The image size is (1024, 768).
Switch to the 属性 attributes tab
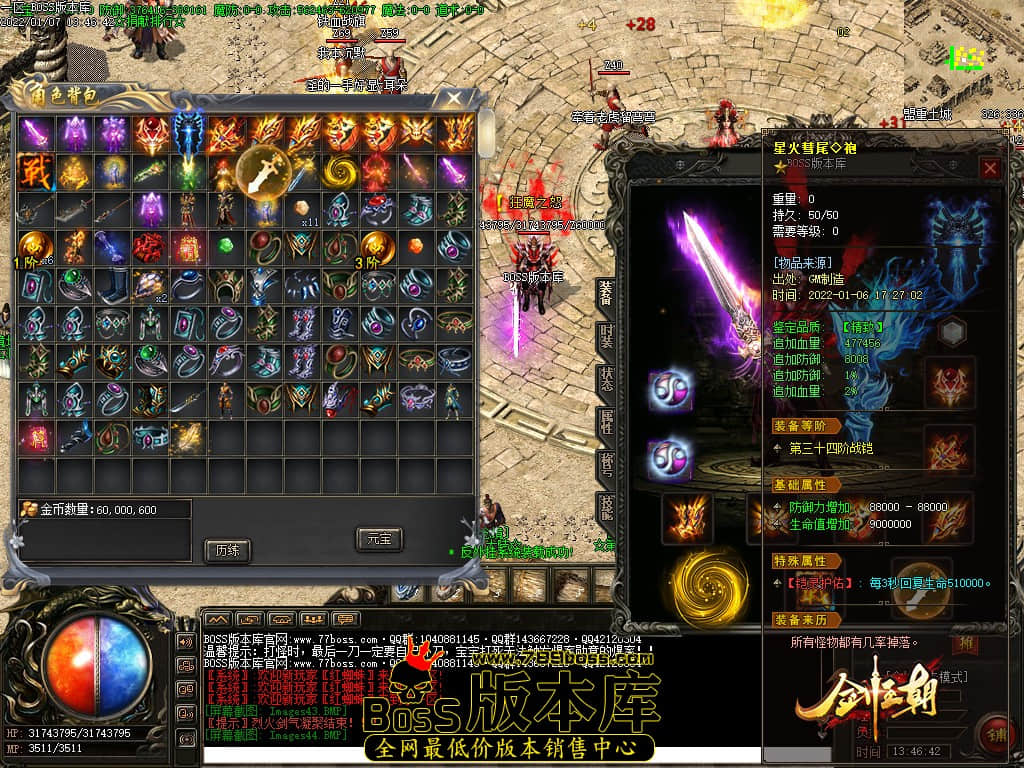606,422
